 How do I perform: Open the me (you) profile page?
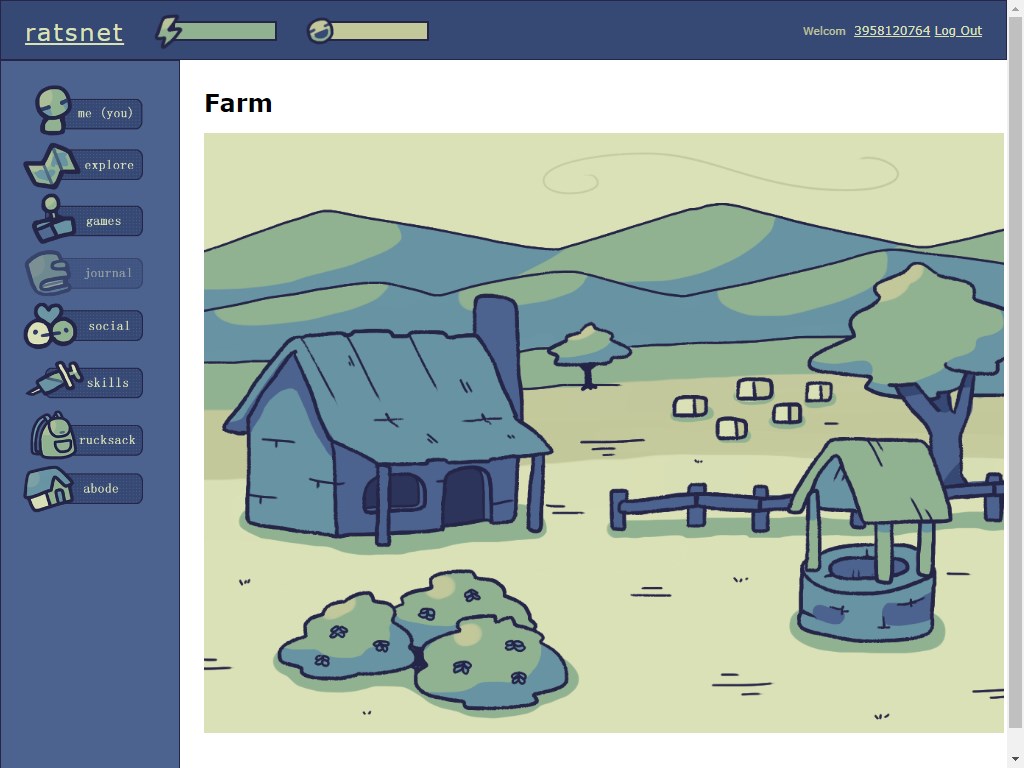click(104, 113)
